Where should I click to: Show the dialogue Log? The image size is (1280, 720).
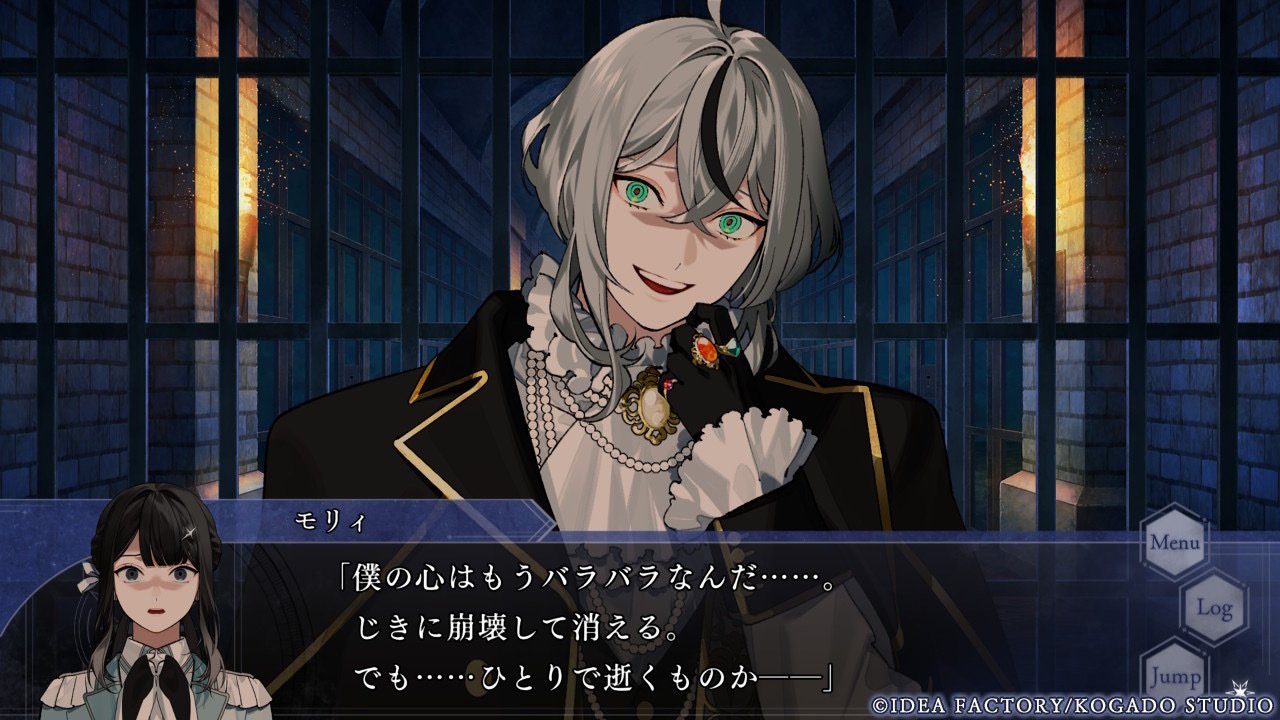1214,607
